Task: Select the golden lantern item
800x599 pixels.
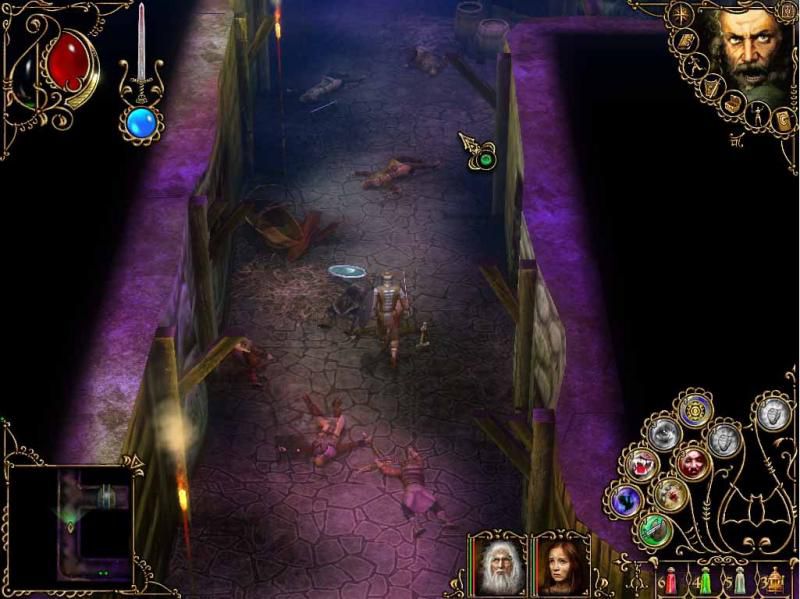Action: point(774,580)
